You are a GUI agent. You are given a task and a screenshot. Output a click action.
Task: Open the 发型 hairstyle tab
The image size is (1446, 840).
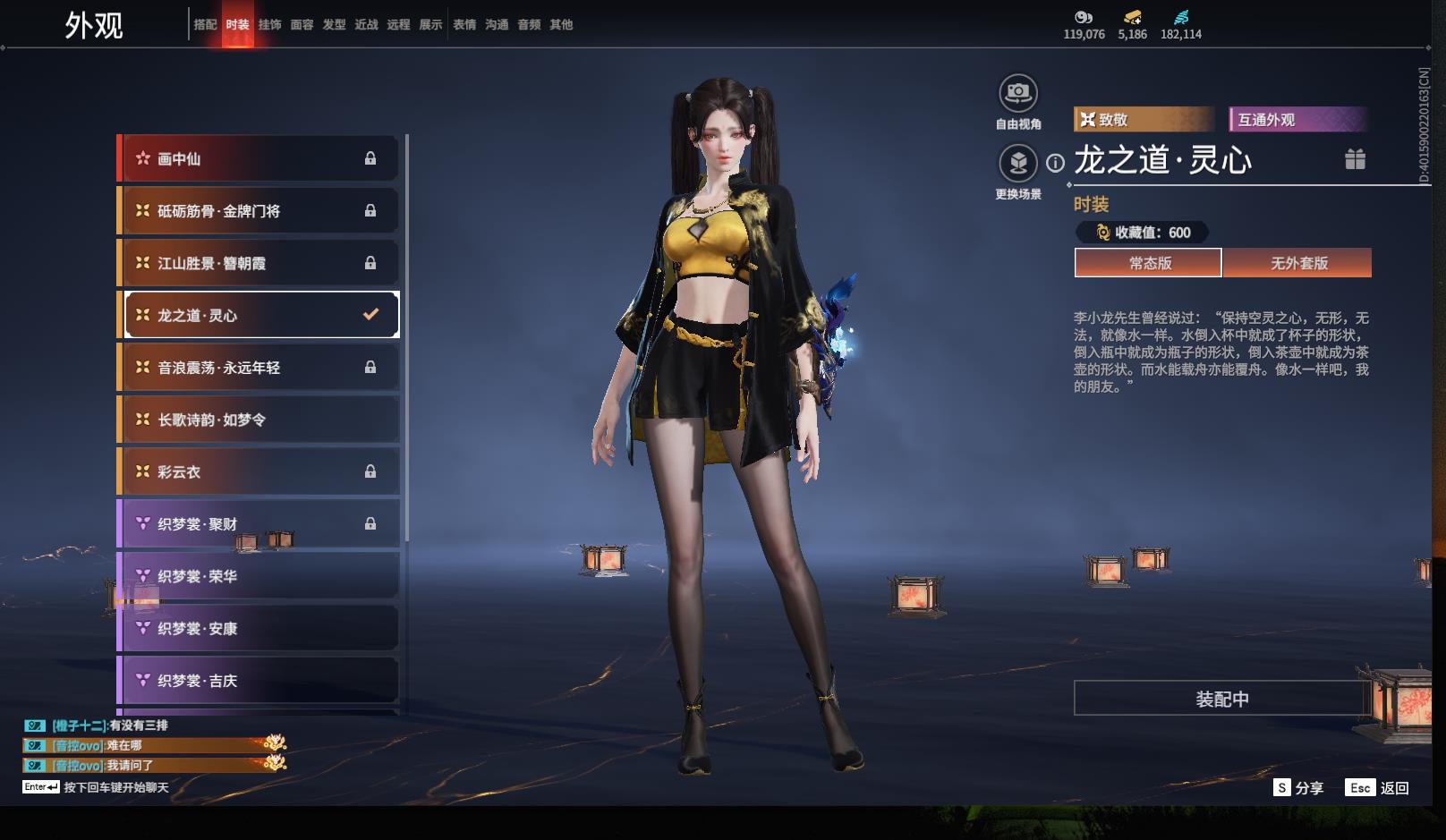coord(334,25)
